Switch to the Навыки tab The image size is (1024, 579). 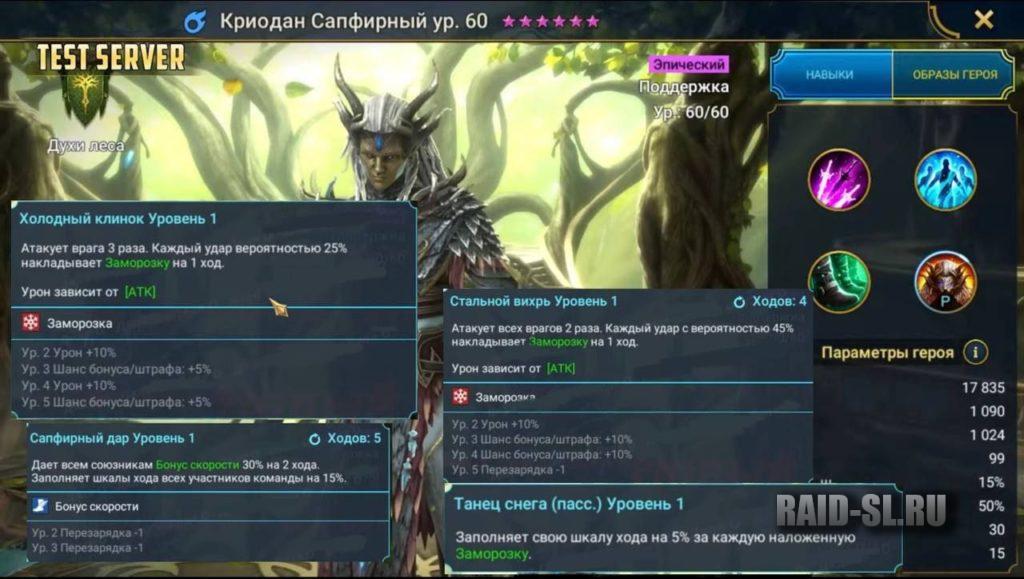click(829, 75)
